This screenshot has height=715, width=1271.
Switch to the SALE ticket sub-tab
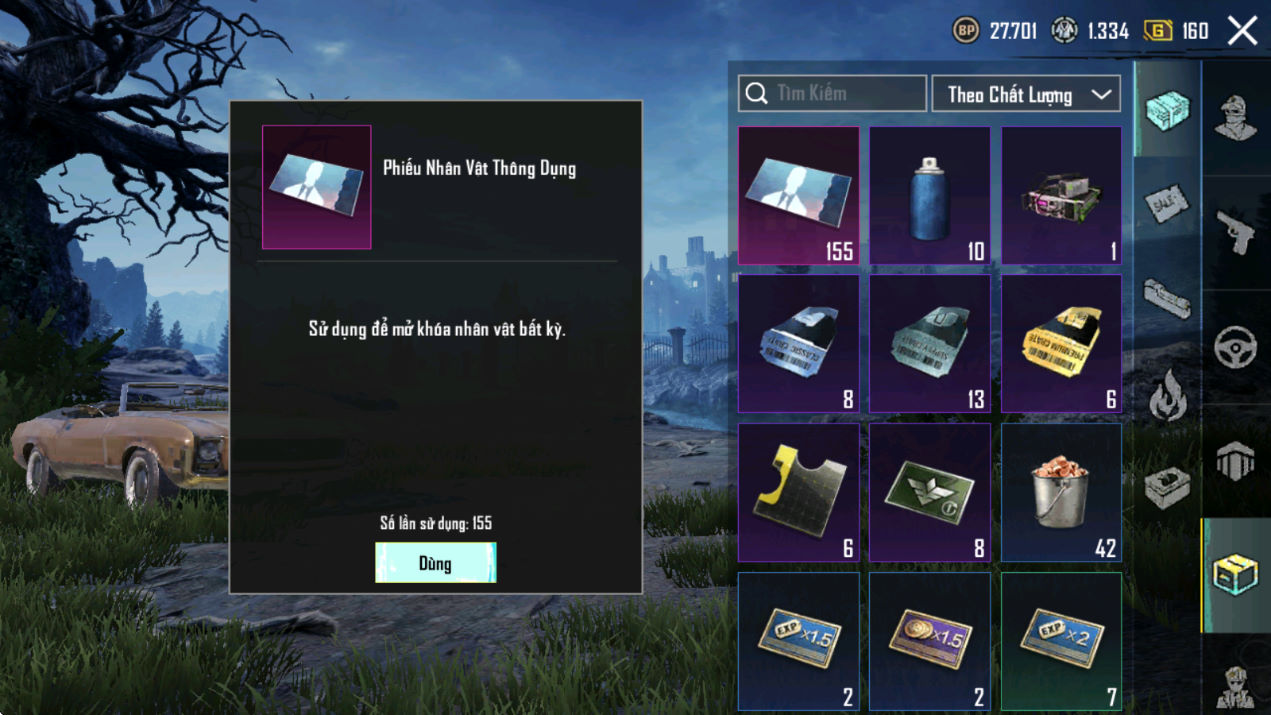click(x=1167, y=205)
